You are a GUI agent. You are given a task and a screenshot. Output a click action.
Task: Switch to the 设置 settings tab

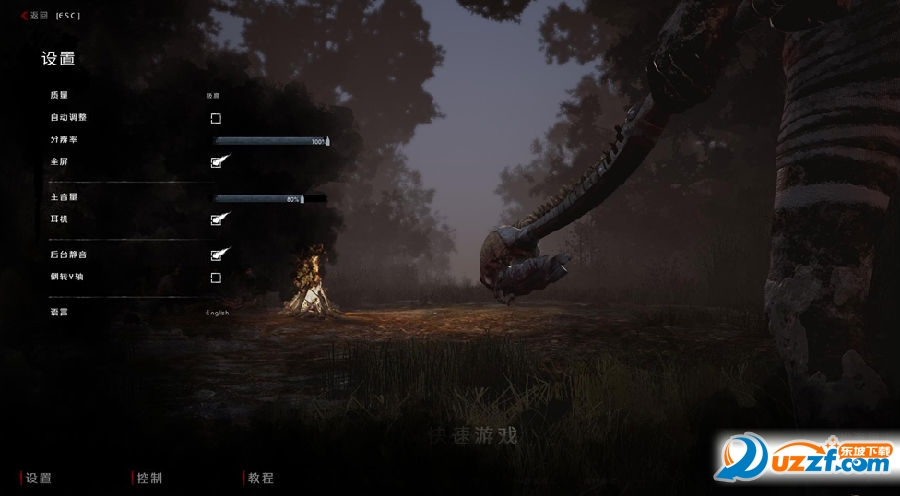click(x=38, y=478)
